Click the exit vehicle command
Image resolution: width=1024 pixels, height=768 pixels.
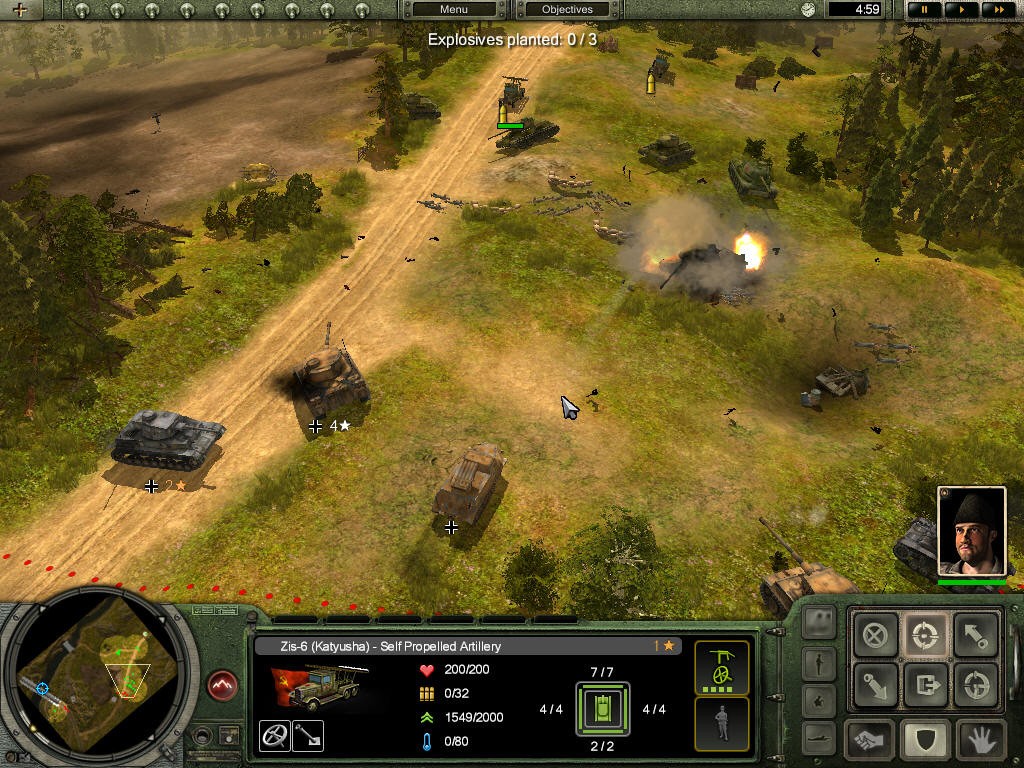tap(926, 686)
